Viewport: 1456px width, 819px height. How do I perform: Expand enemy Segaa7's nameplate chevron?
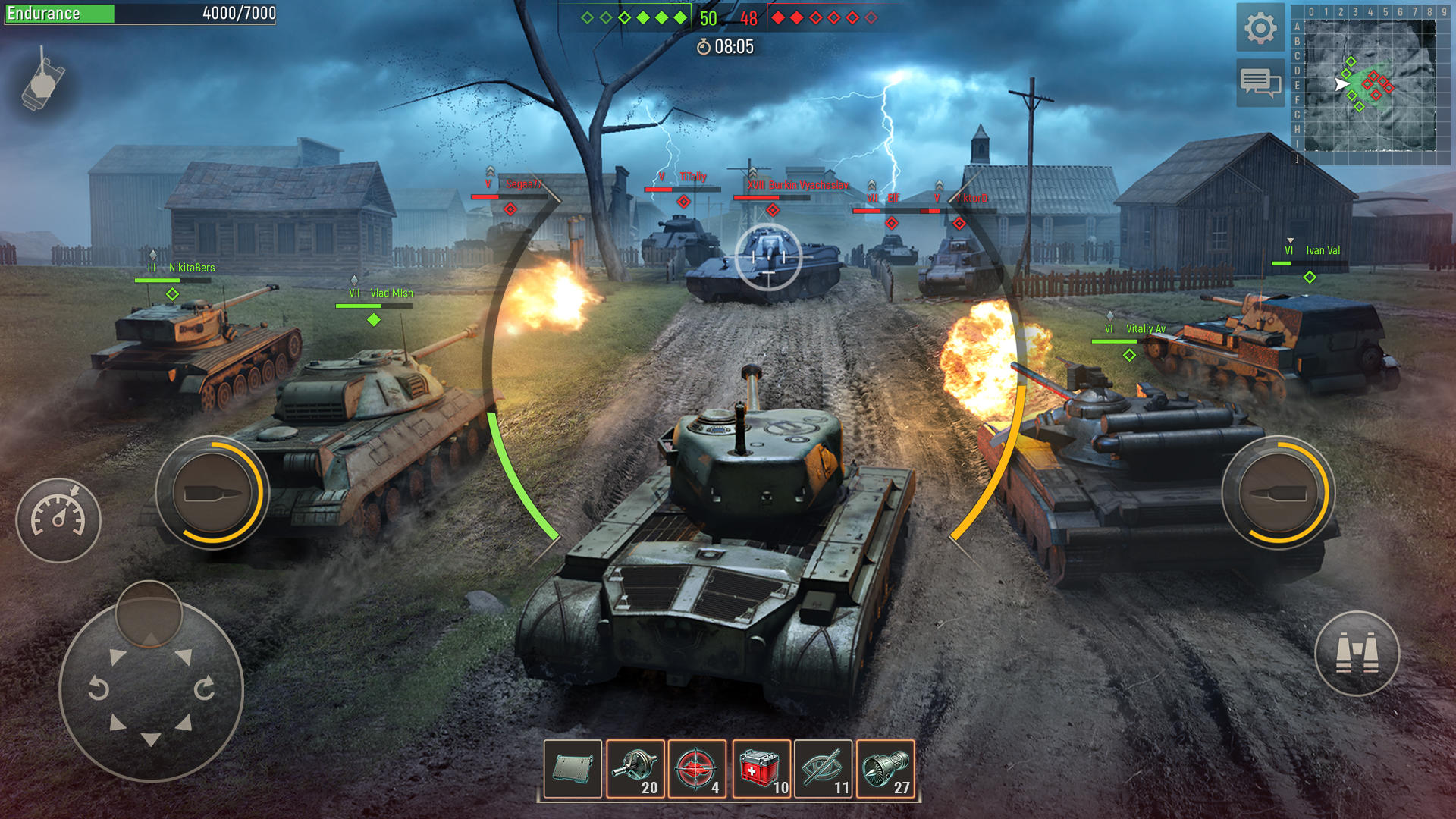(491, 172)
